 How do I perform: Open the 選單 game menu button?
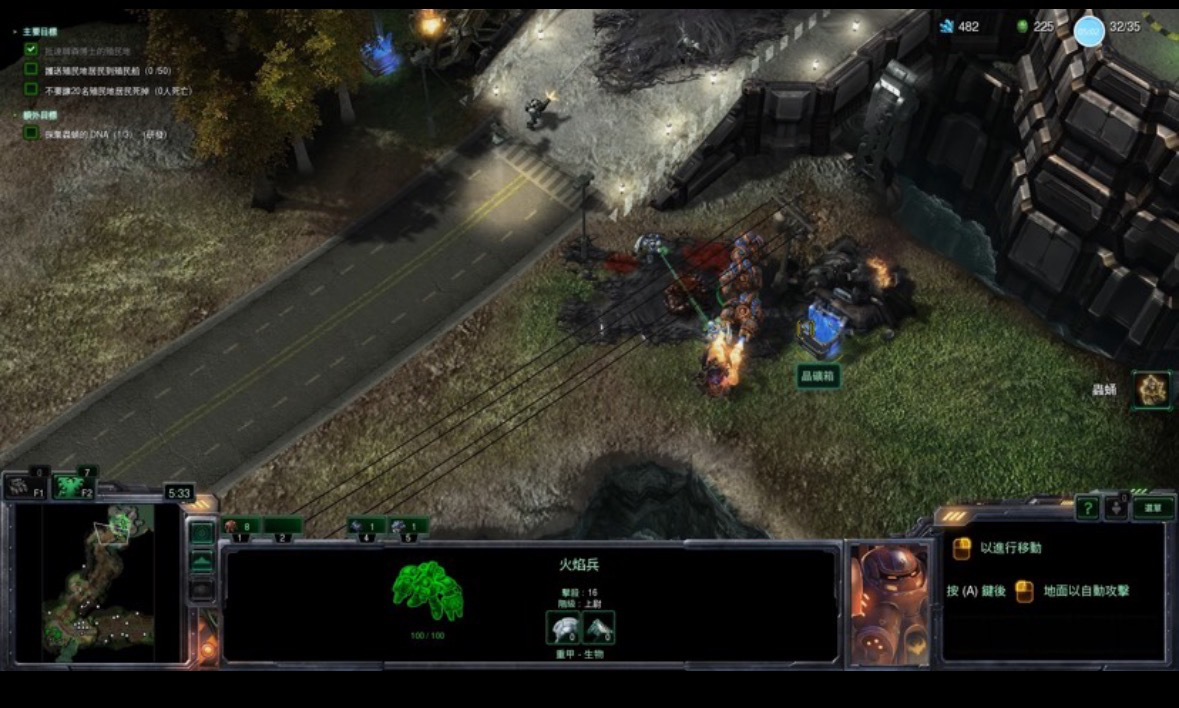coord(1153,508)
